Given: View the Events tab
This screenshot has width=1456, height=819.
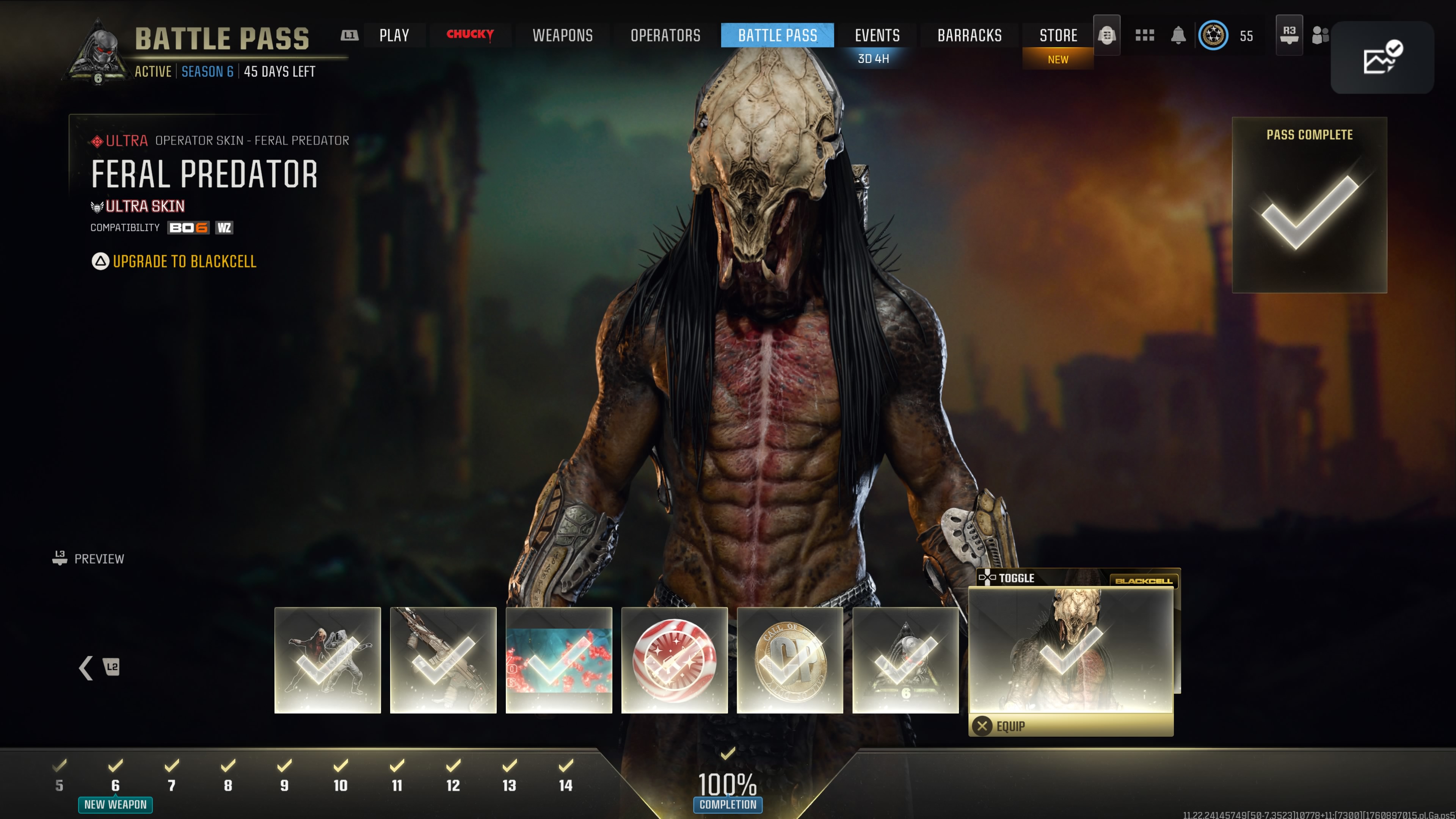Looking at the screenshot, I should (x=877, y=36).
